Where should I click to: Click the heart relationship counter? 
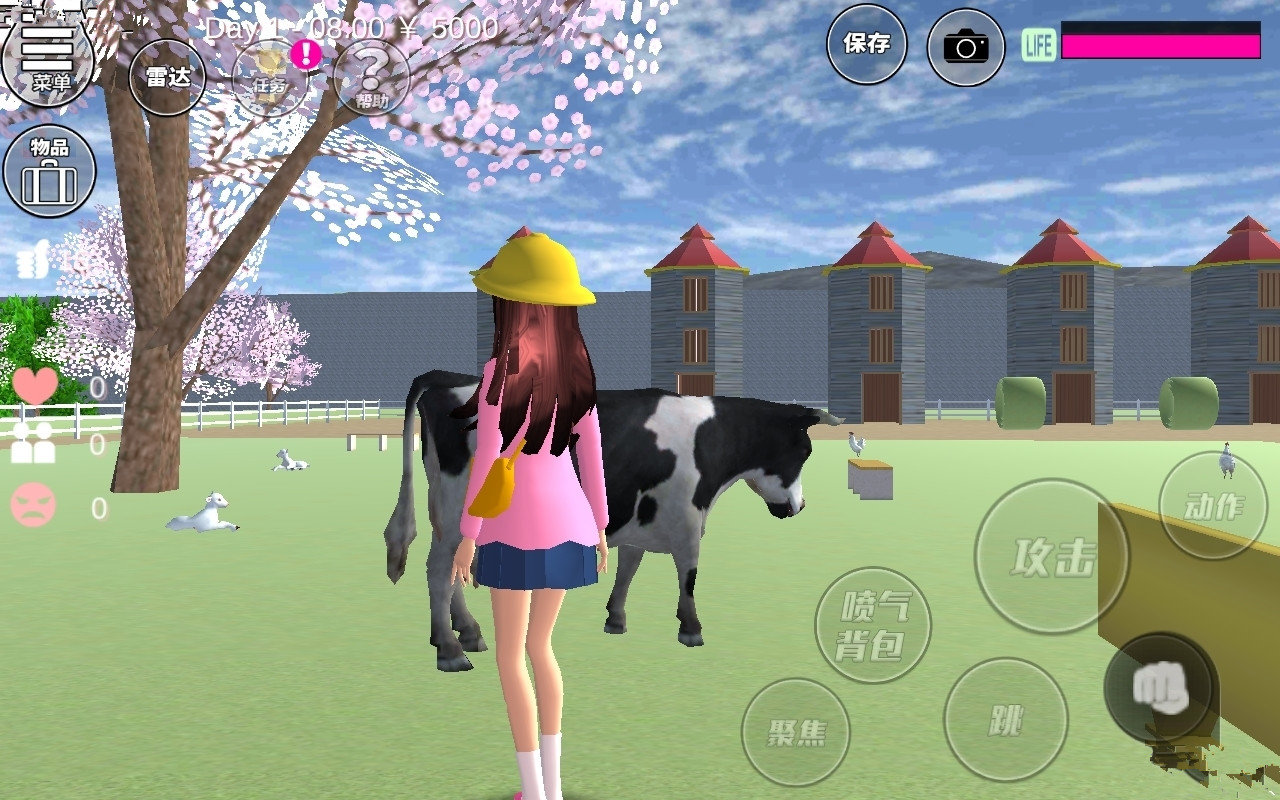tap(35, 387)
